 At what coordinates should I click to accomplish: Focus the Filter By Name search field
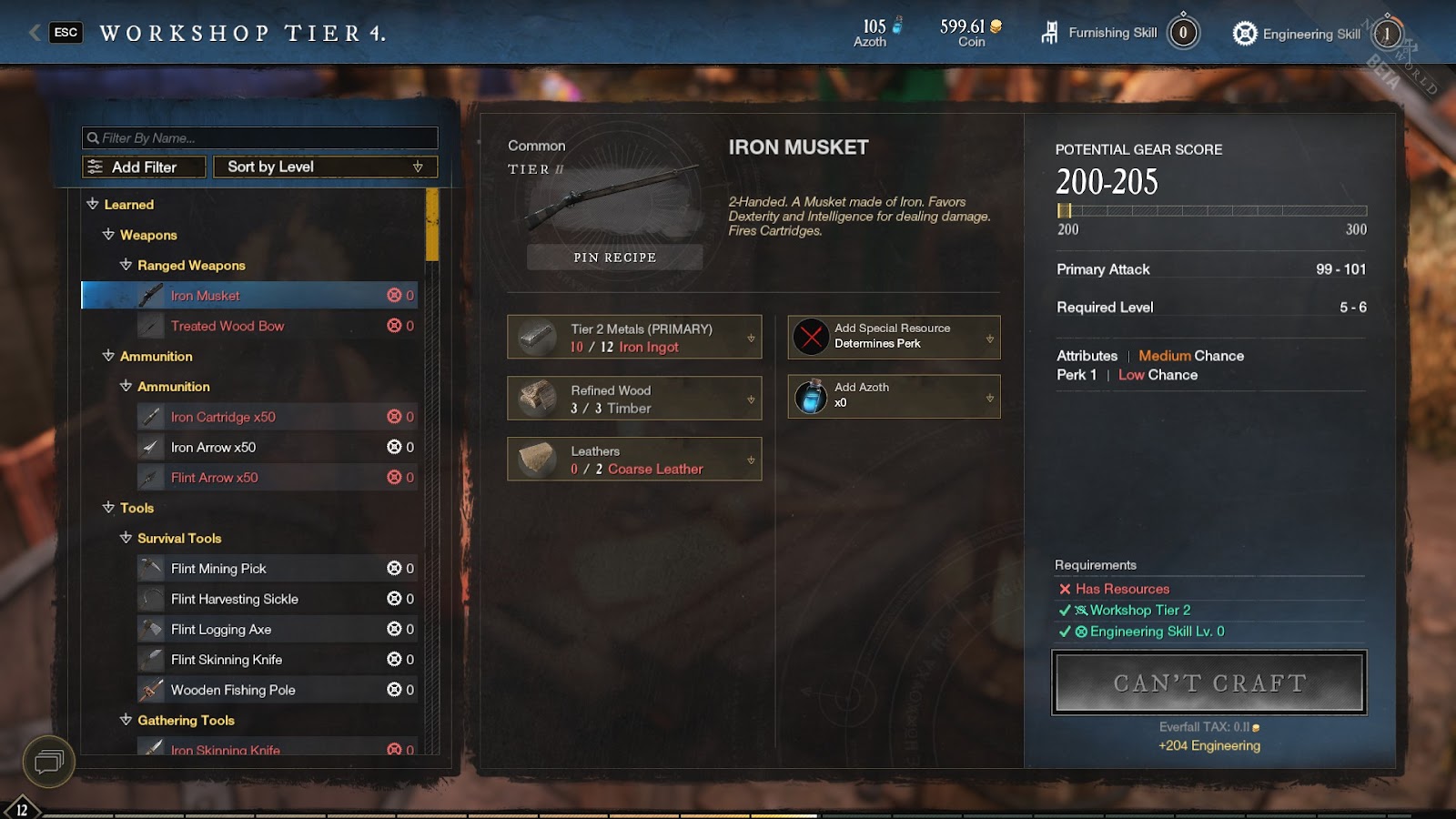(260, 138)
